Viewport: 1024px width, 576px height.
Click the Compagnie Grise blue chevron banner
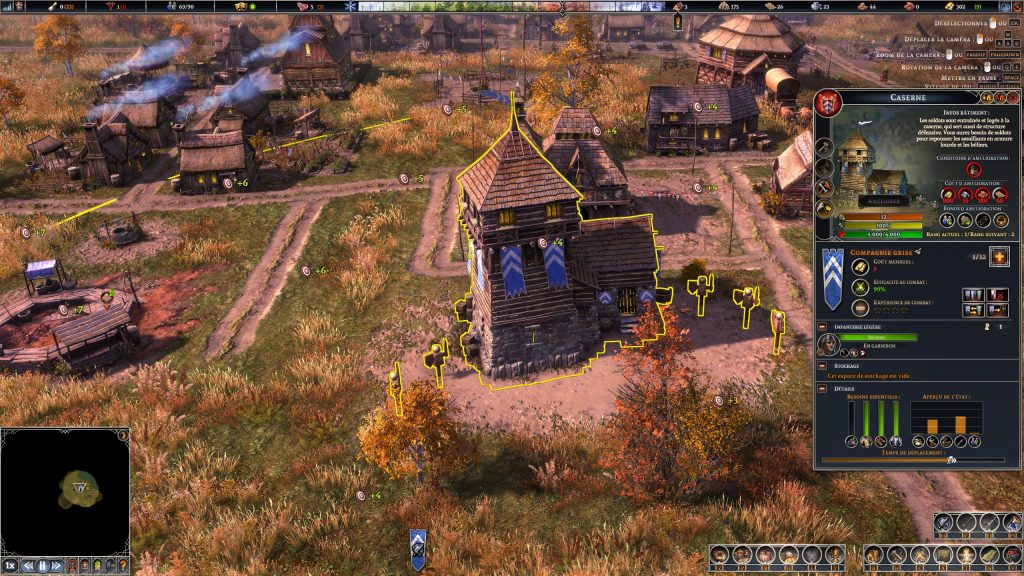pyautogui.click(x=832, y=273)
